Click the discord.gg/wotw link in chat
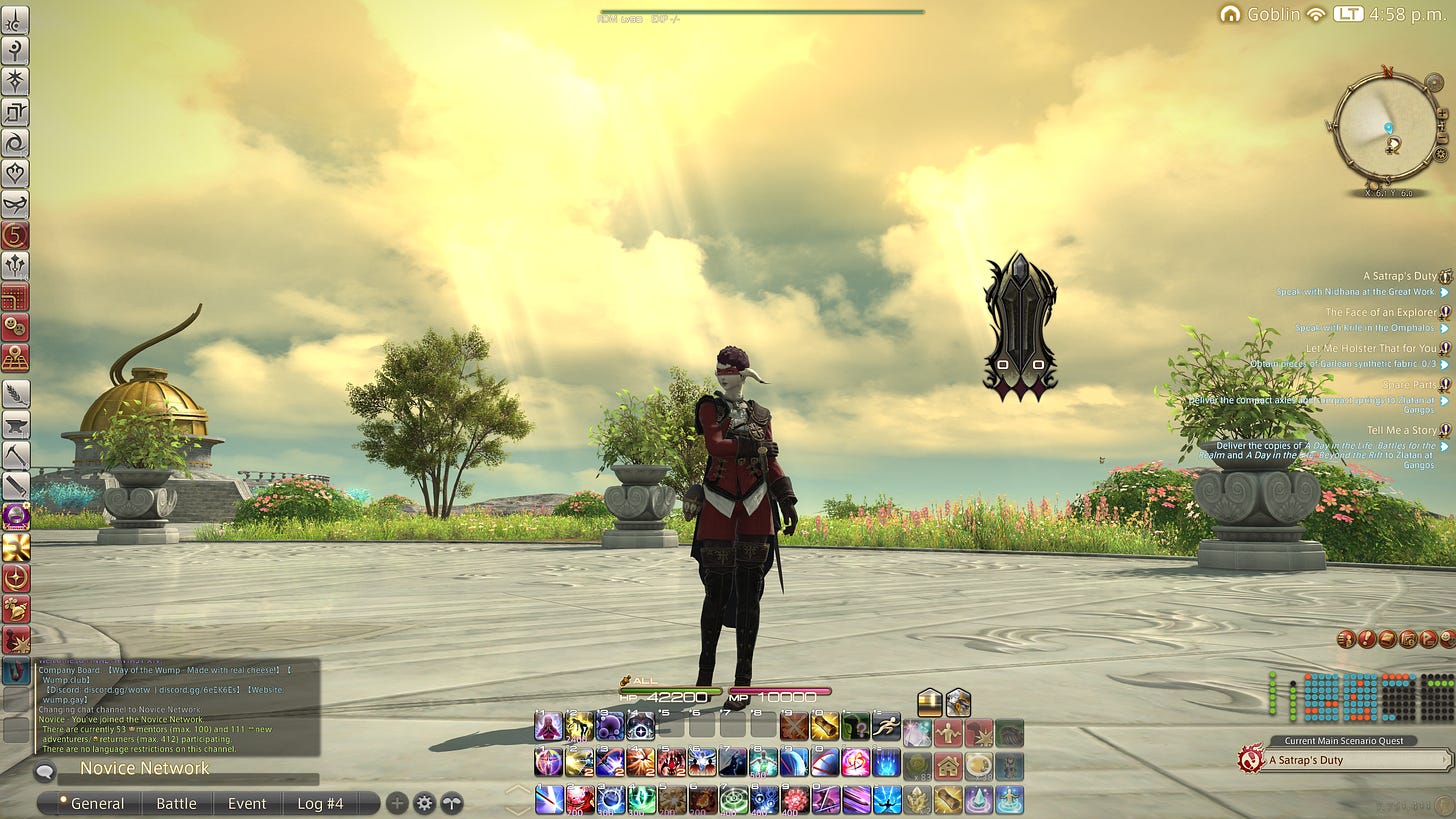 point(116,690)
